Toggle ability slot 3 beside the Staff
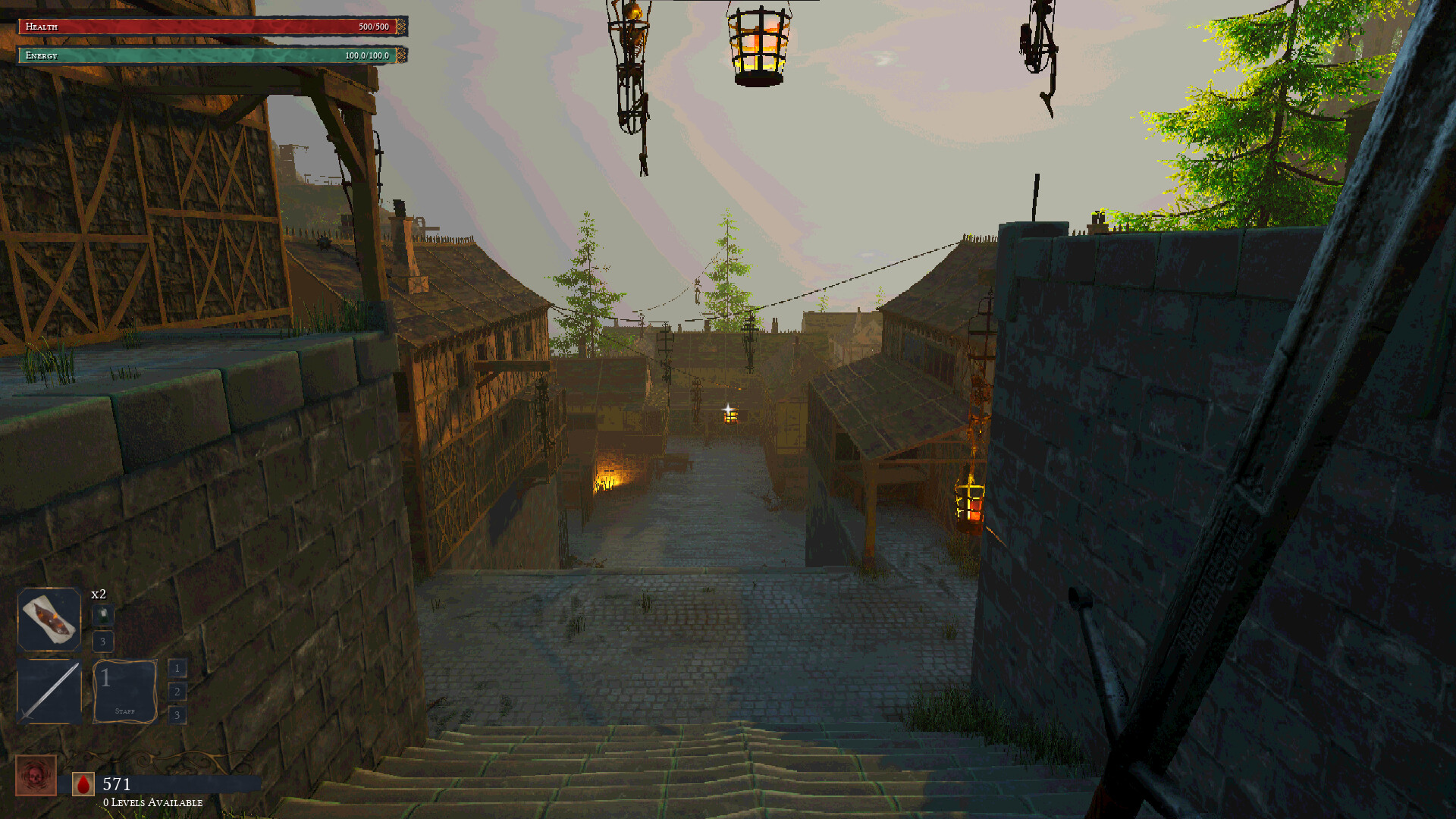 tap(177, 714)
